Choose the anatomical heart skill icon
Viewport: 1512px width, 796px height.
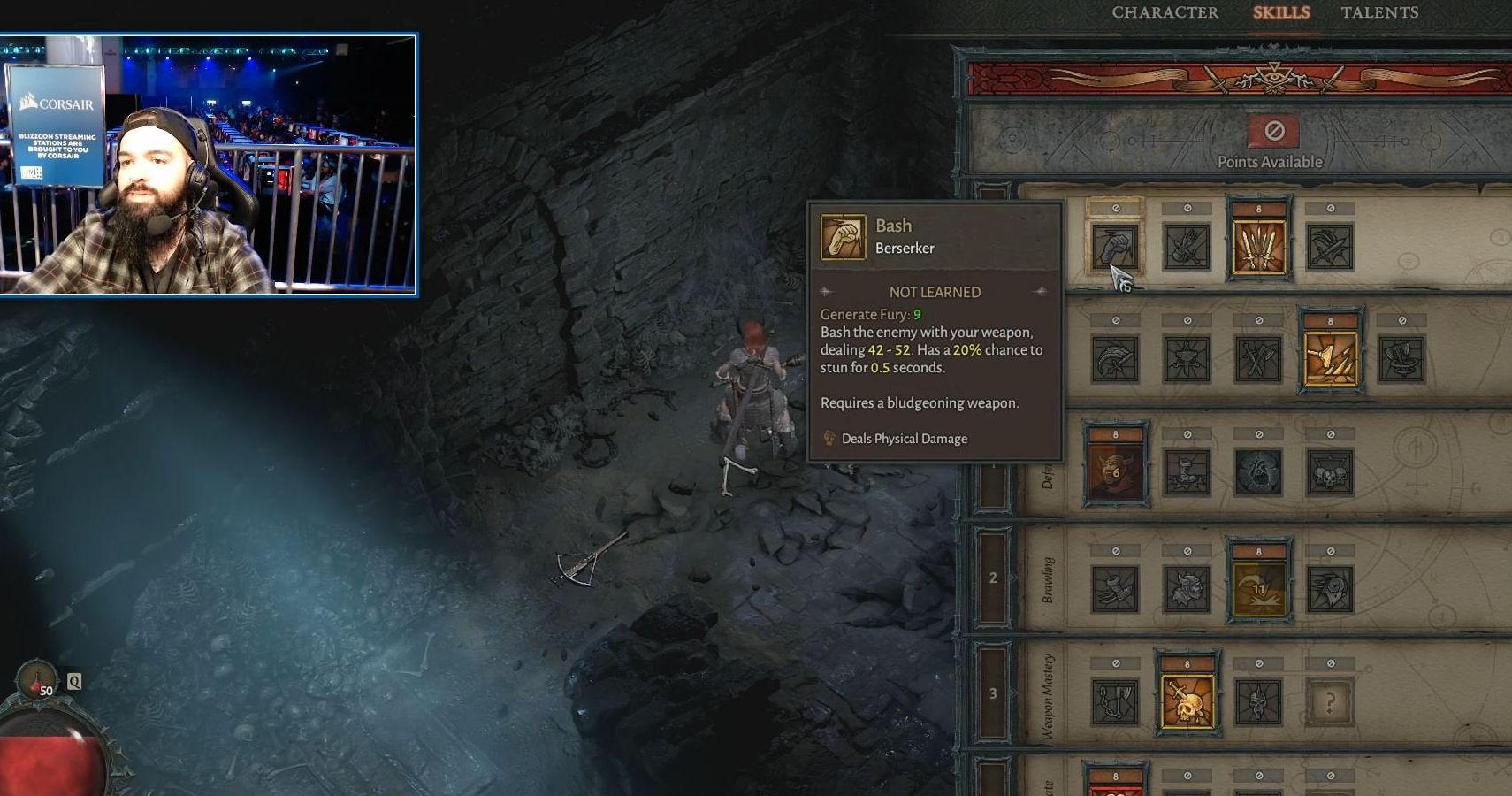tap(1258, 472)
